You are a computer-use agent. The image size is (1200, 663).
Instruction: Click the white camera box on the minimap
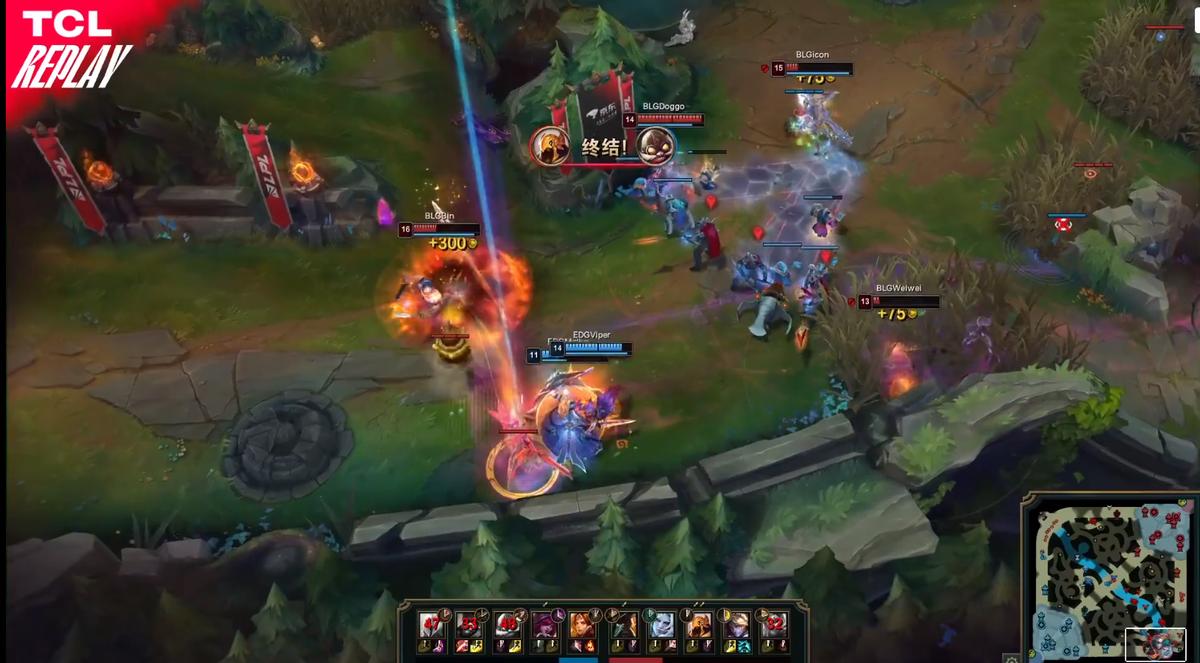tap(1155, 643)
